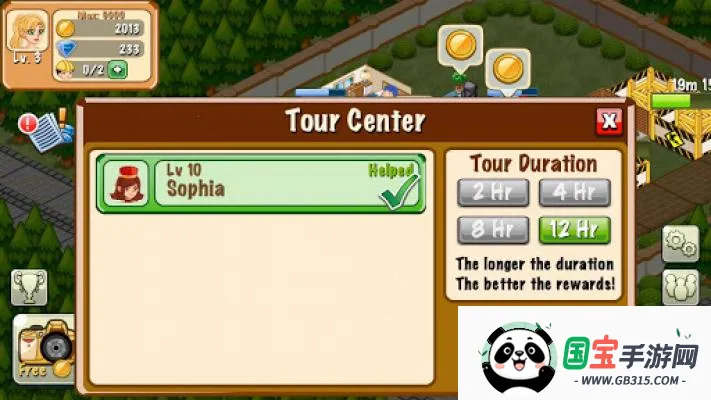Tap the free camera photo button
The height and width of the screenshot is (400, 711).
43,349
